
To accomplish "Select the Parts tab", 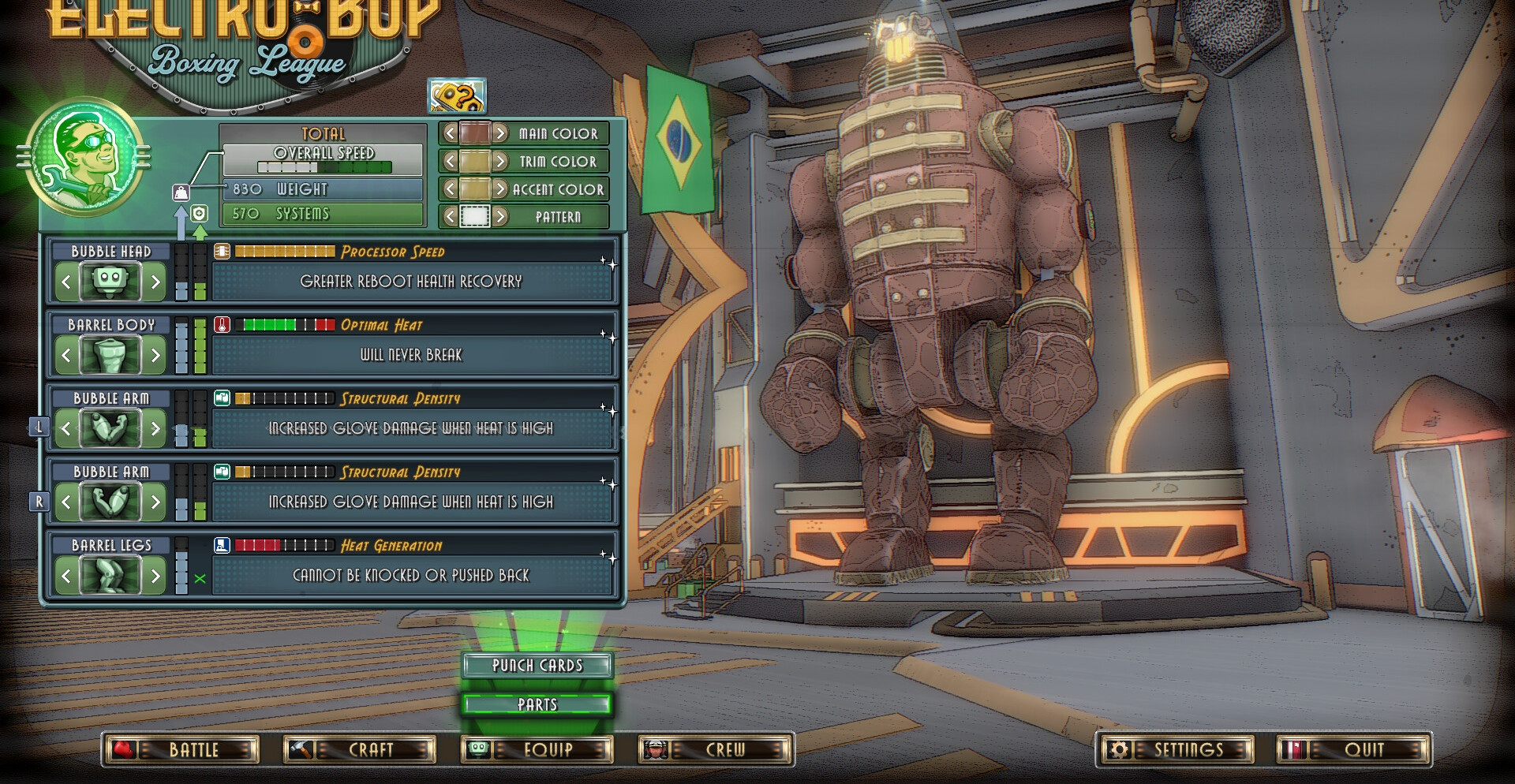I will click(537, 704).
